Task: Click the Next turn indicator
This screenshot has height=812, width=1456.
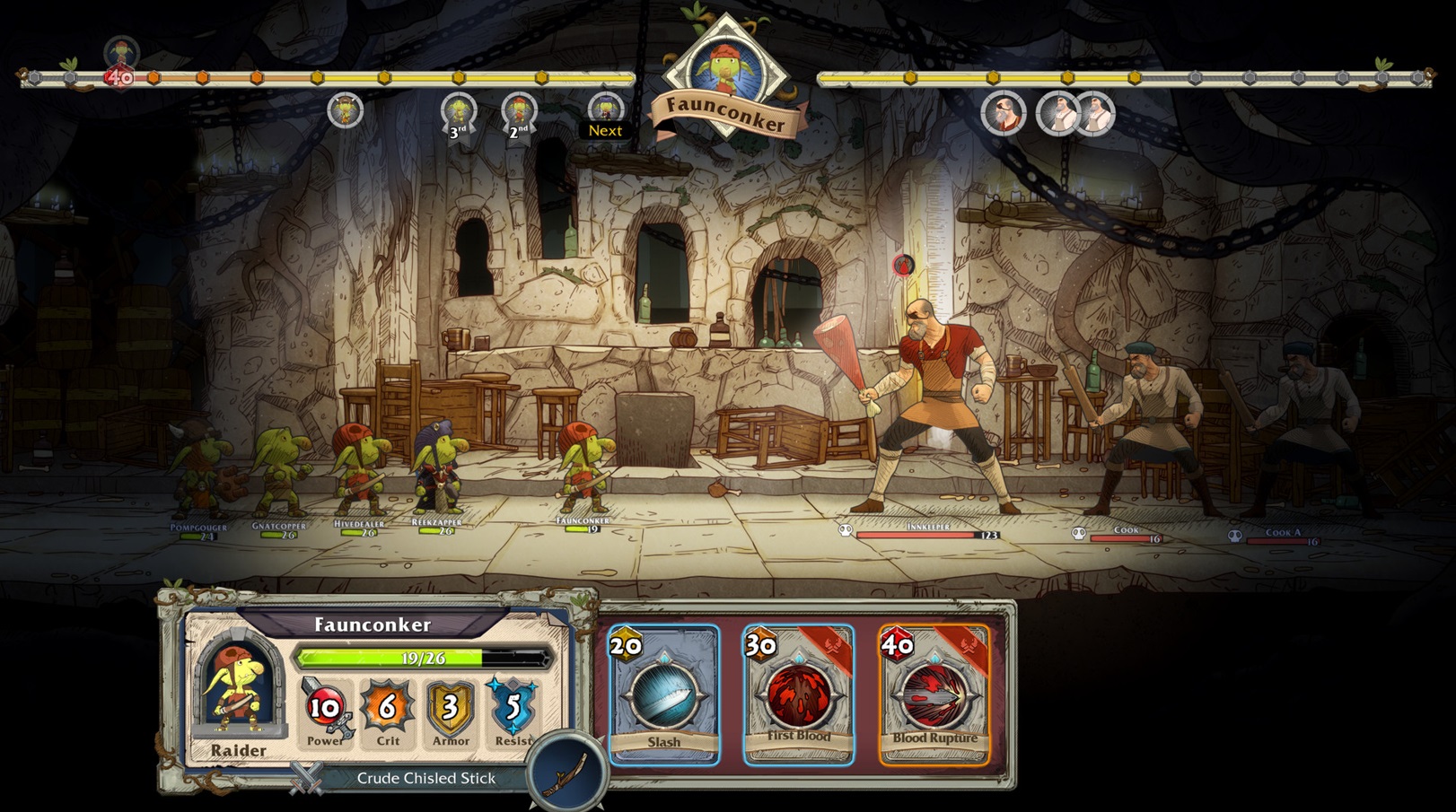Action: pyautogui.click(x=604, y=130)
